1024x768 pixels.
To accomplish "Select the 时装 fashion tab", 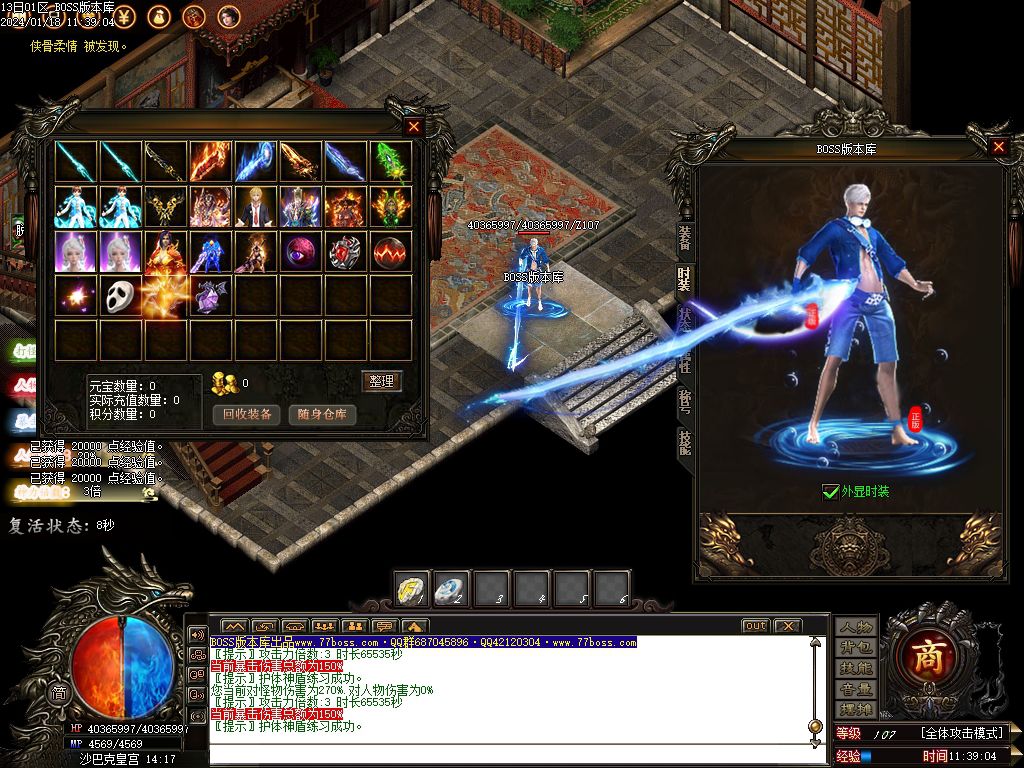I will [685, 279].
